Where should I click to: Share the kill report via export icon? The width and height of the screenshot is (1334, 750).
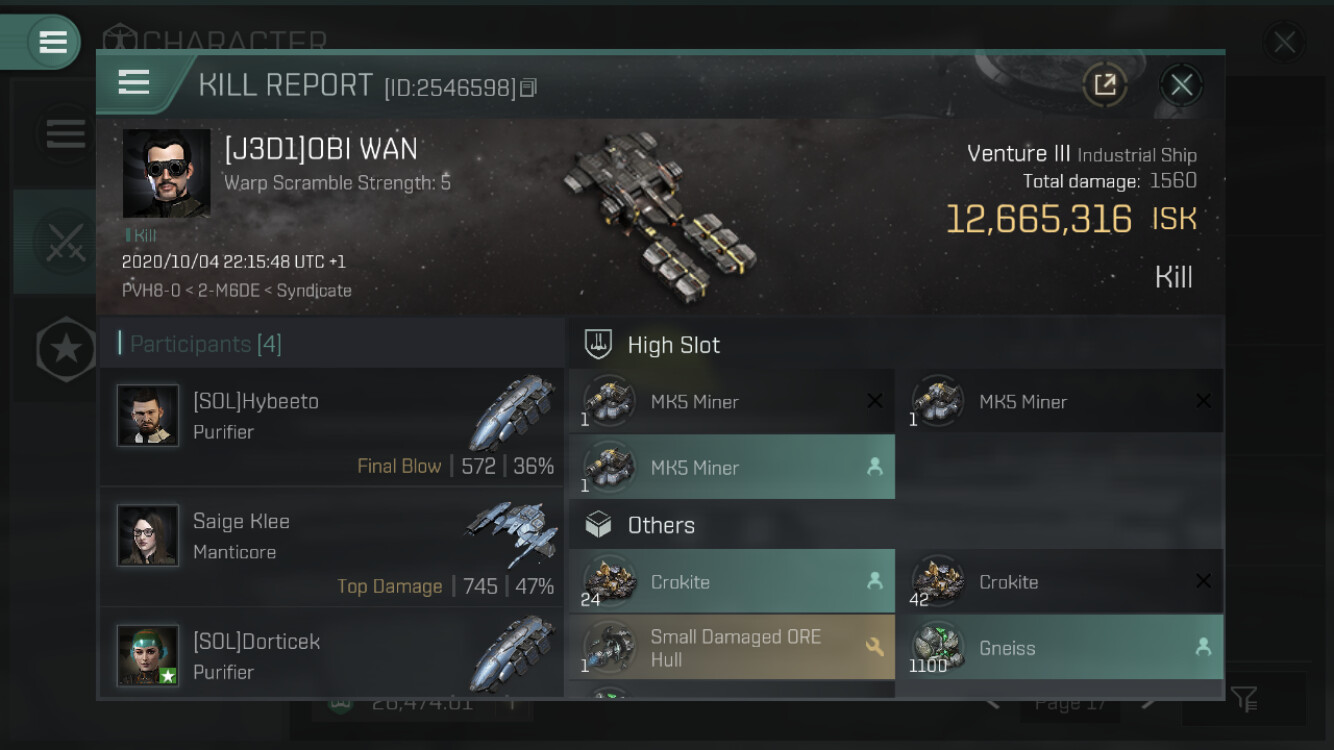pos(1105,85)
